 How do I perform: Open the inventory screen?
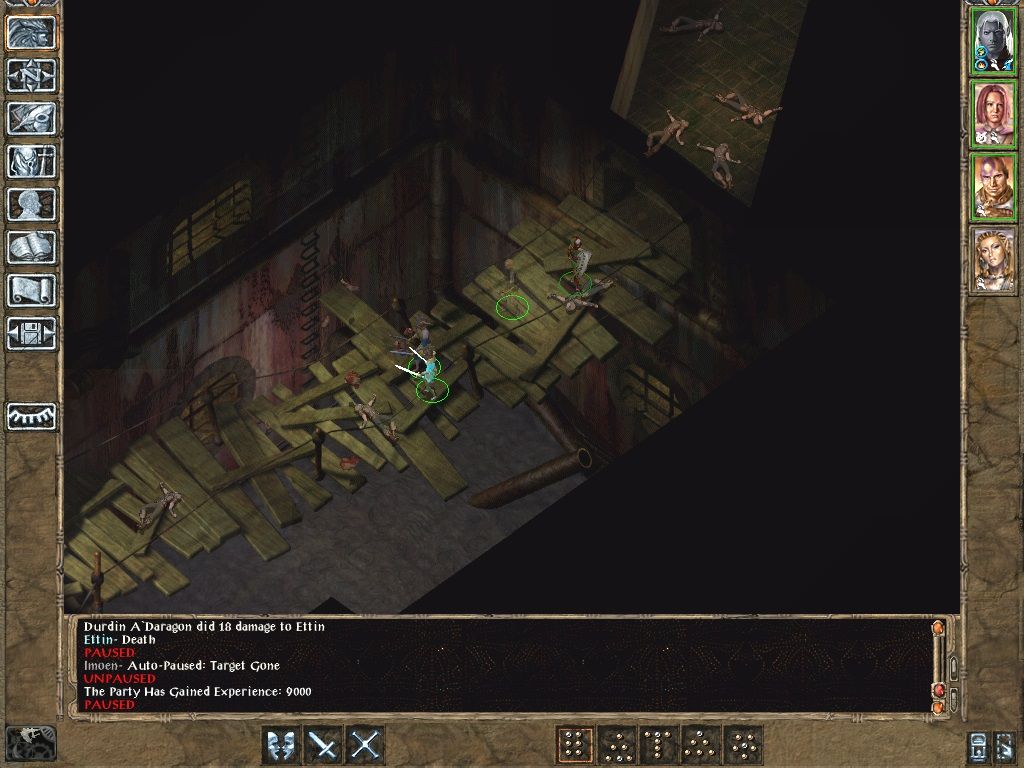click(x=32, y=161)
